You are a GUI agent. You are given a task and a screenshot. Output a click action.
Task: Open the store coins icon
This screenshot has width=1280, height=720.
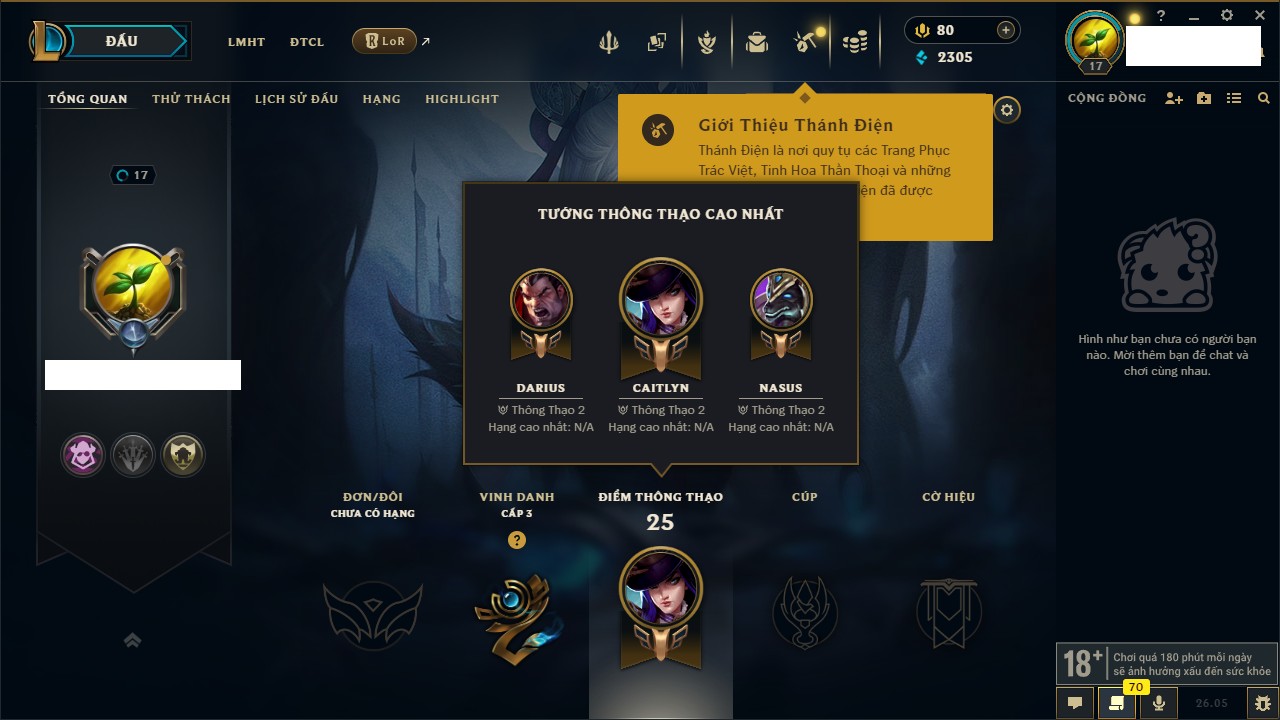(854, 42)
